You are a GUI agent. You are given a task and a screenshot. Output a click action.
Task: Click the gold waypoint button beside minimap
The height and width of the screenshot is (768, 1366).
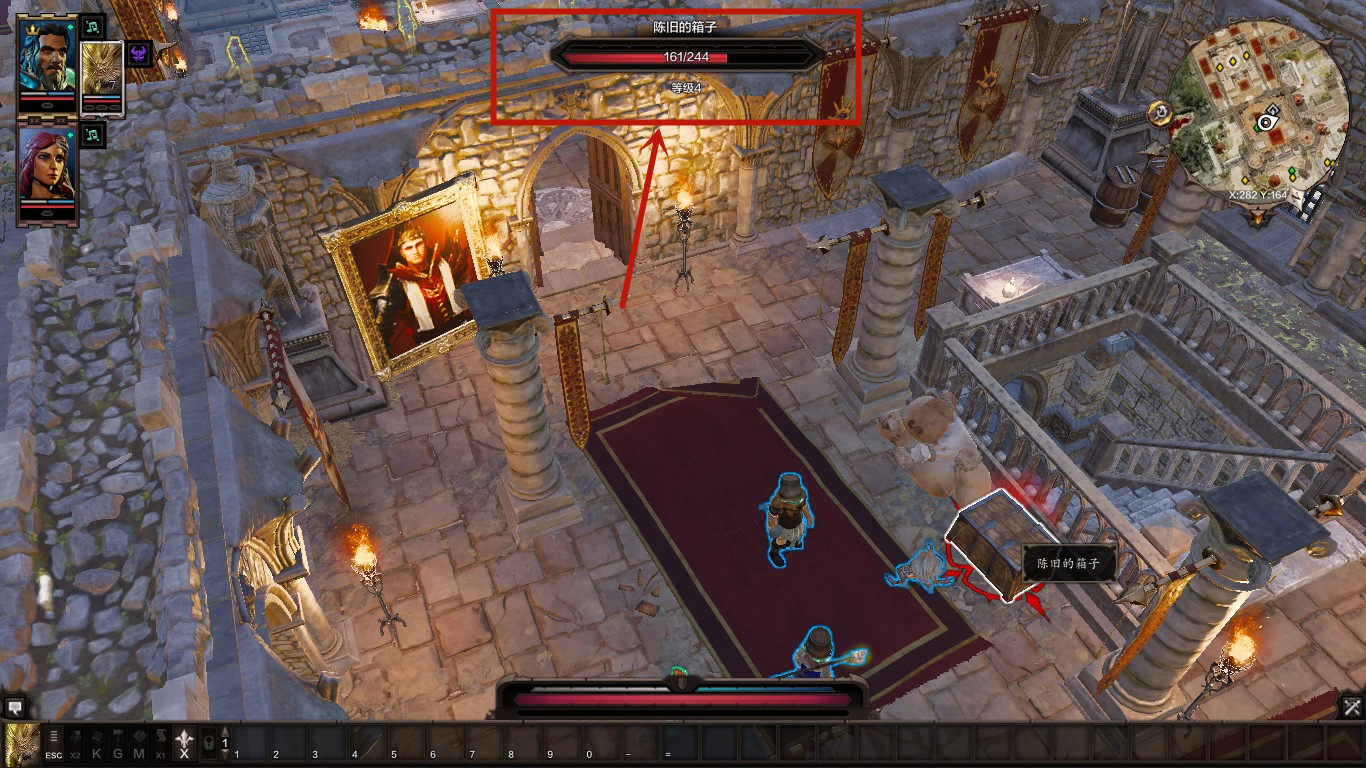coord(1160,113)
